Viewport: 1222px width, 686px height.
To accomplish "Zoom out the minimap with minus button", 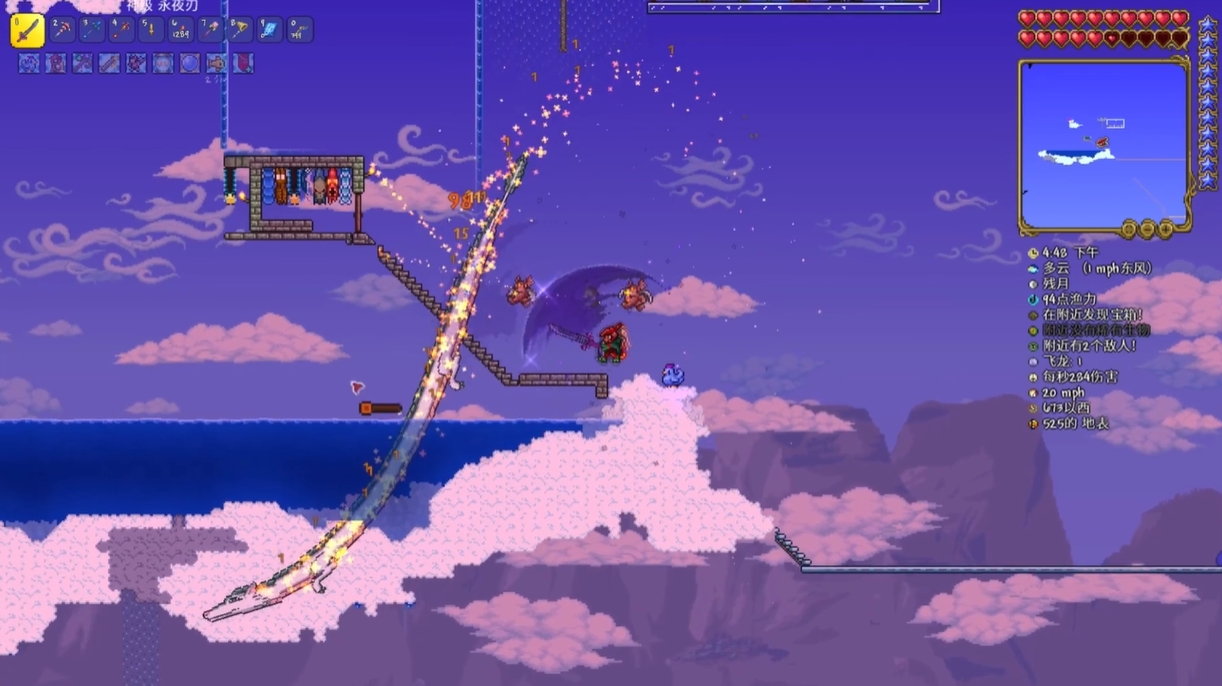I will (x=1147, y=229).
